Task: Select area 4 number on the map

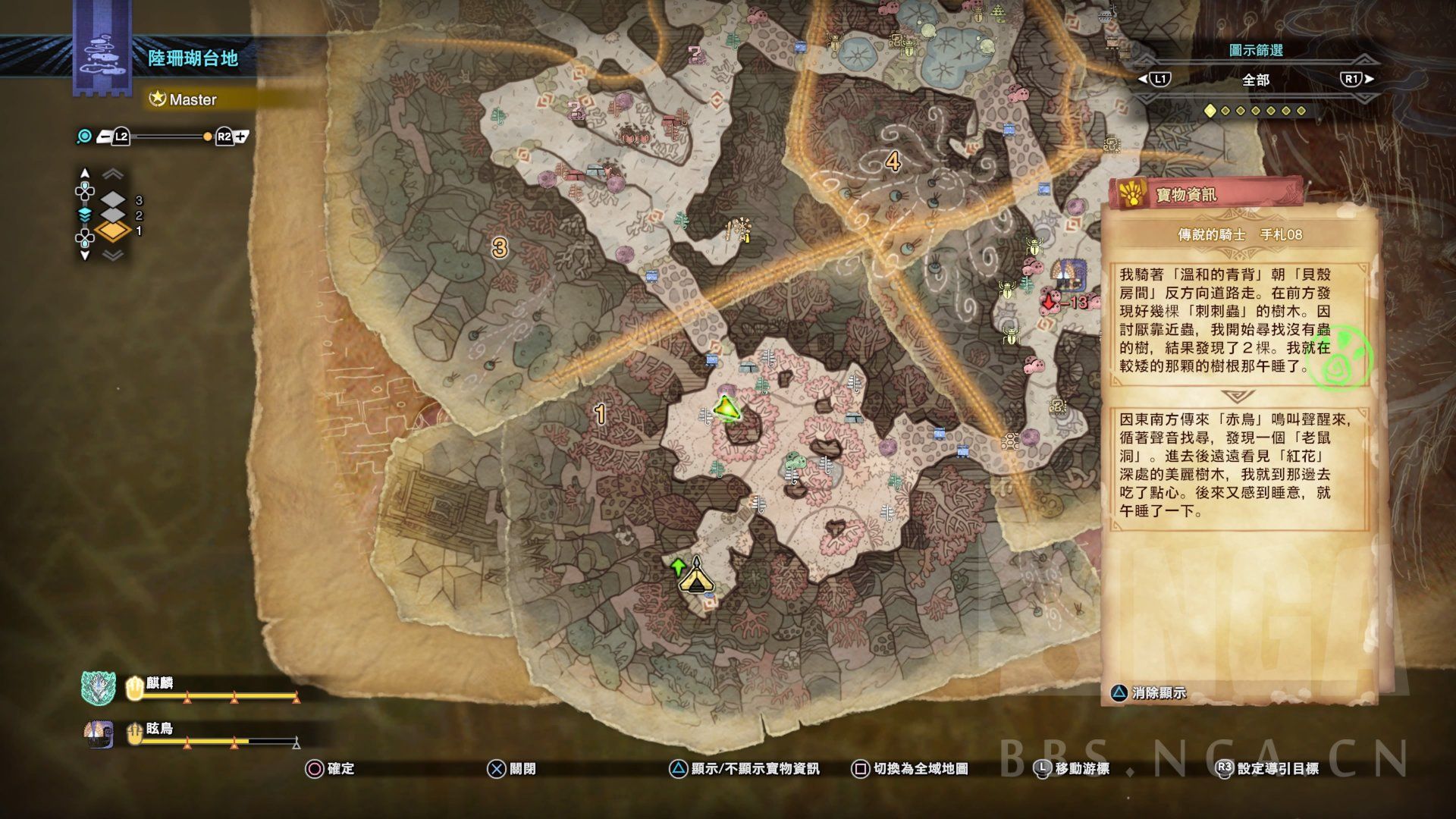Action: [x=893, y=162]
